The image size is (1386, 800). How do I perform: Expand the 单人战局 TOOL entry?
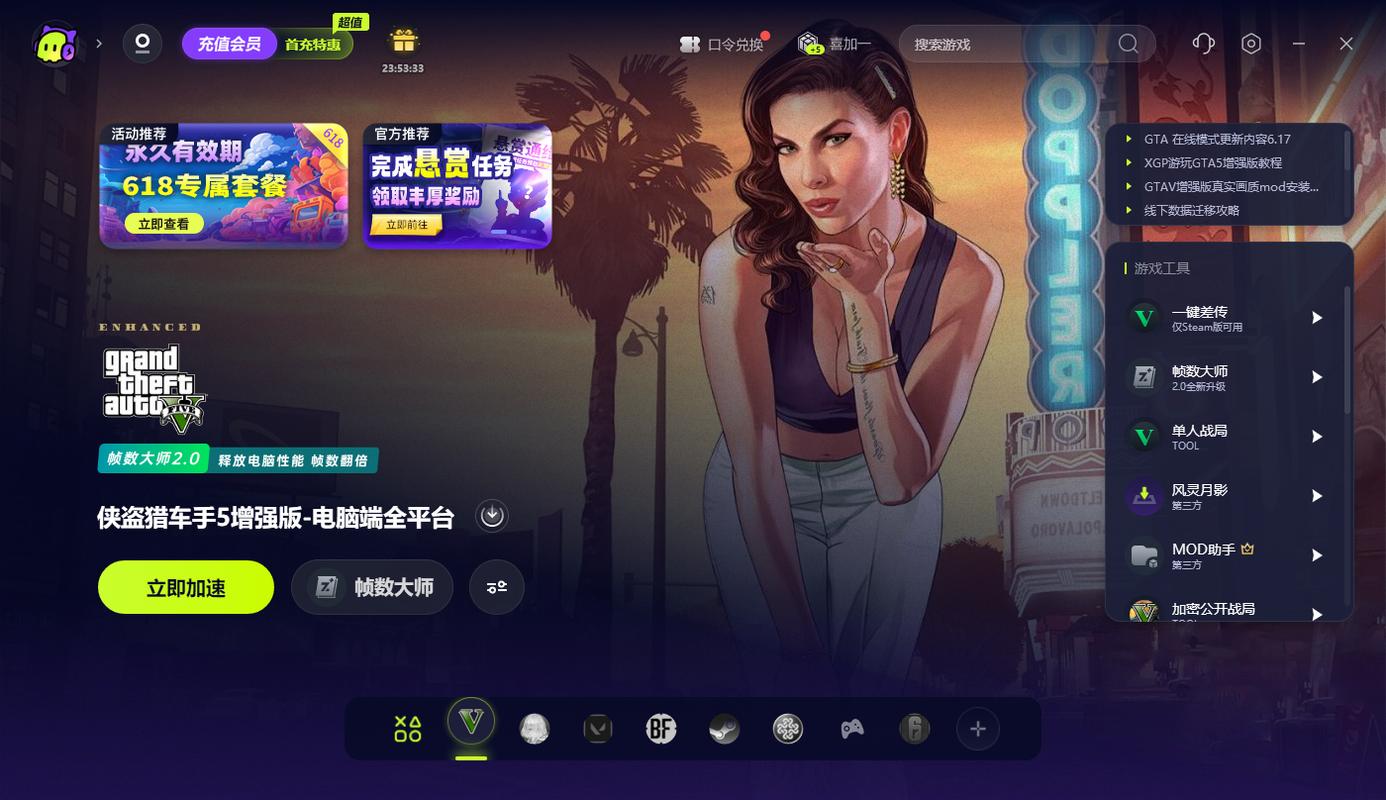click(x=1317, y=436)
